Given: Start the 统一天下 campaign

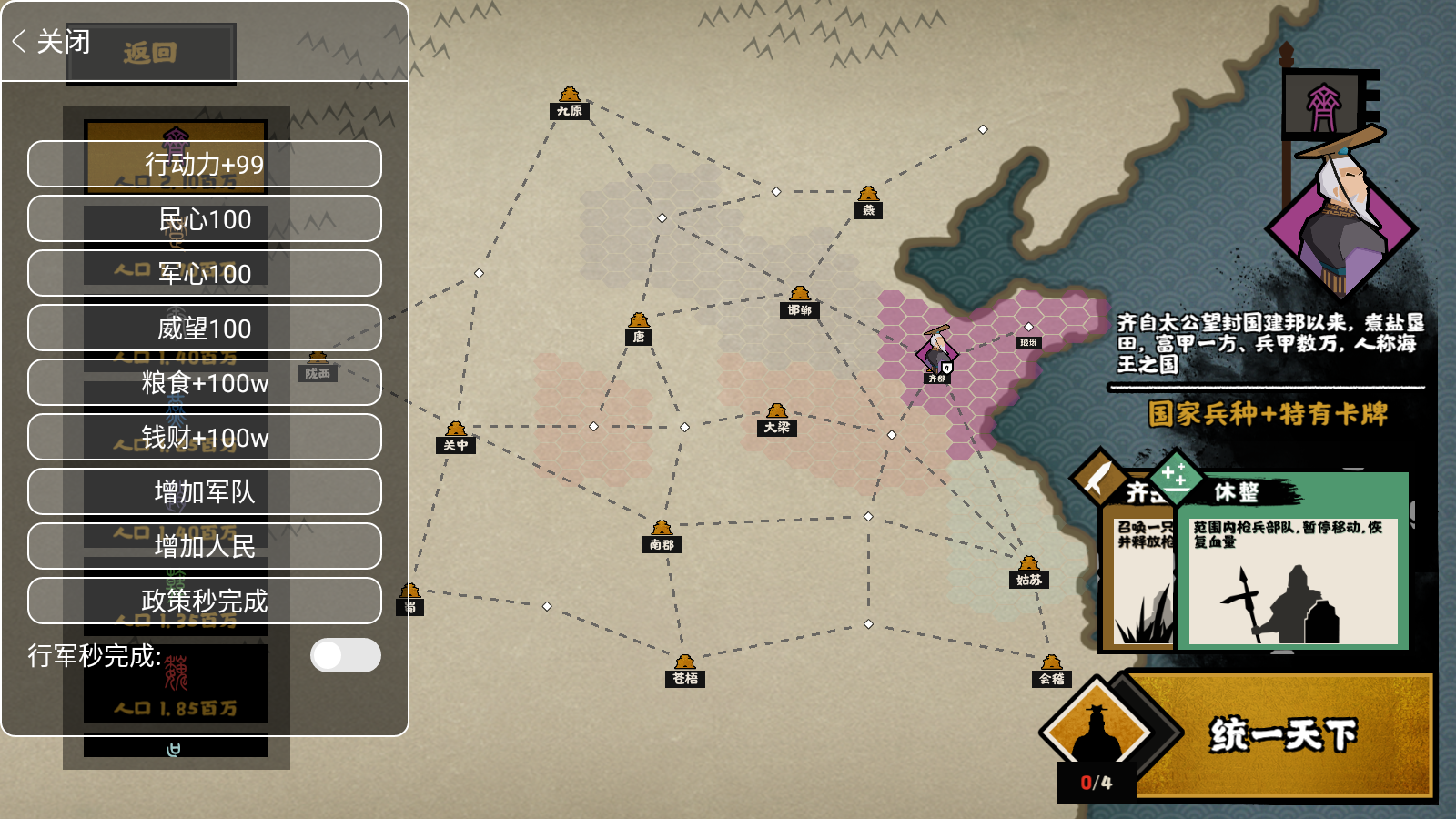Looking at the screenshot, I should (x=1281, y=734).
